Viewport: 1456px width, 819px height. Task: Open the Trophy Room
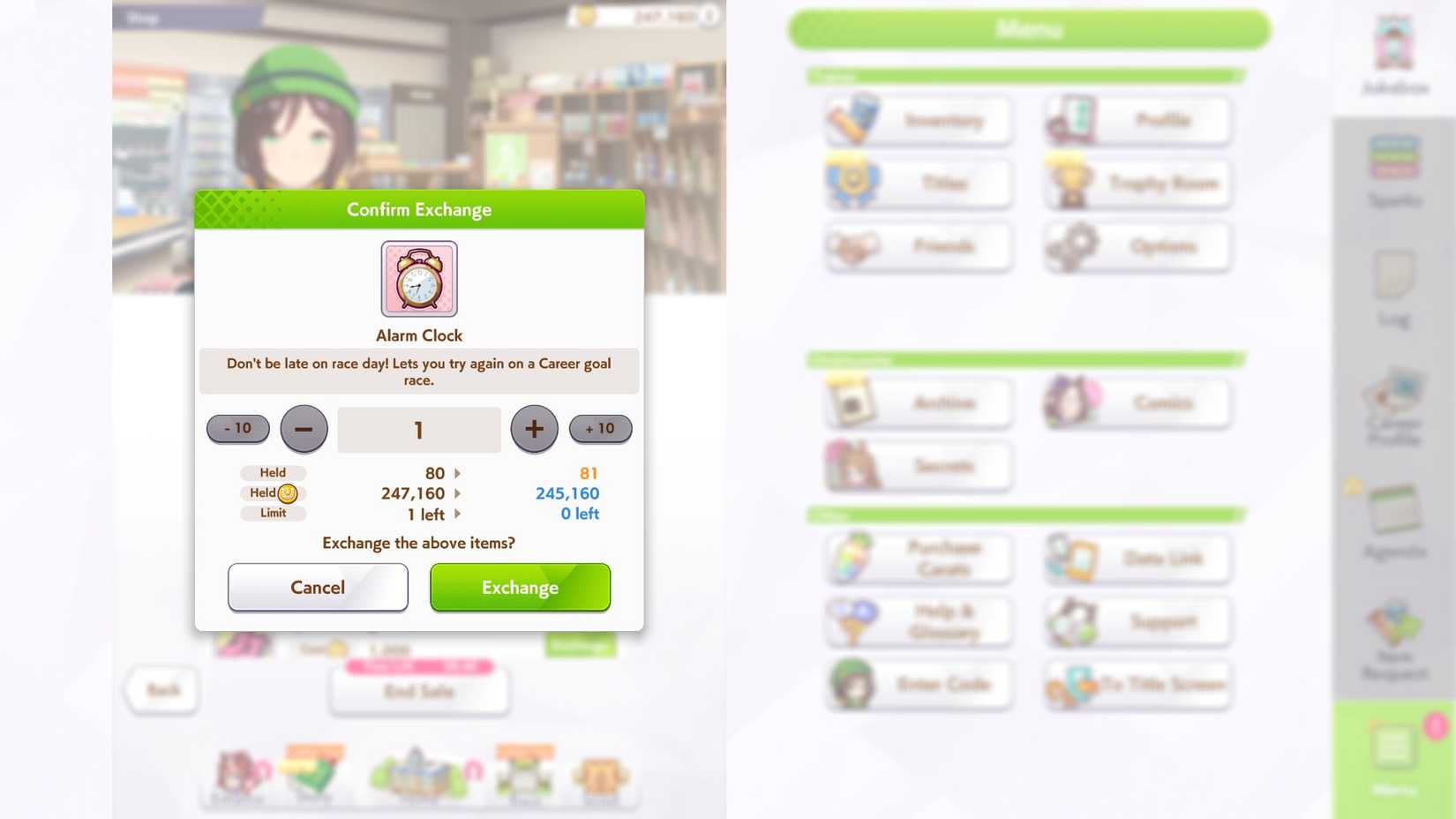(1137, 183)
